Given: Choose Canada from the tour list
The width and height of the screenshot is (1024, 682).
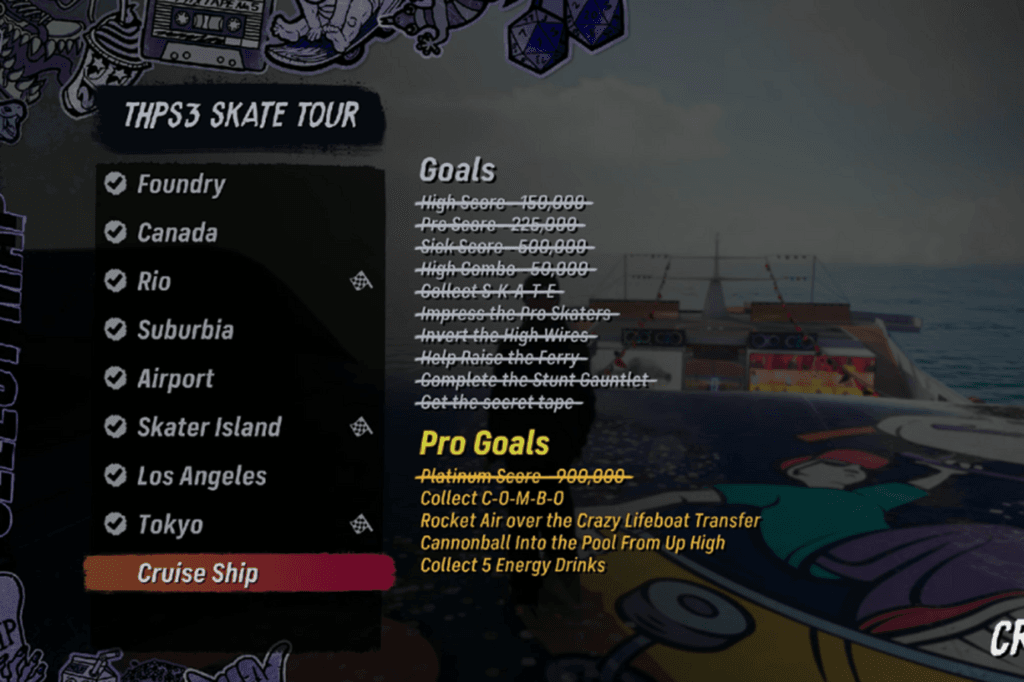Looking at the screenshot, I should 177,233.
